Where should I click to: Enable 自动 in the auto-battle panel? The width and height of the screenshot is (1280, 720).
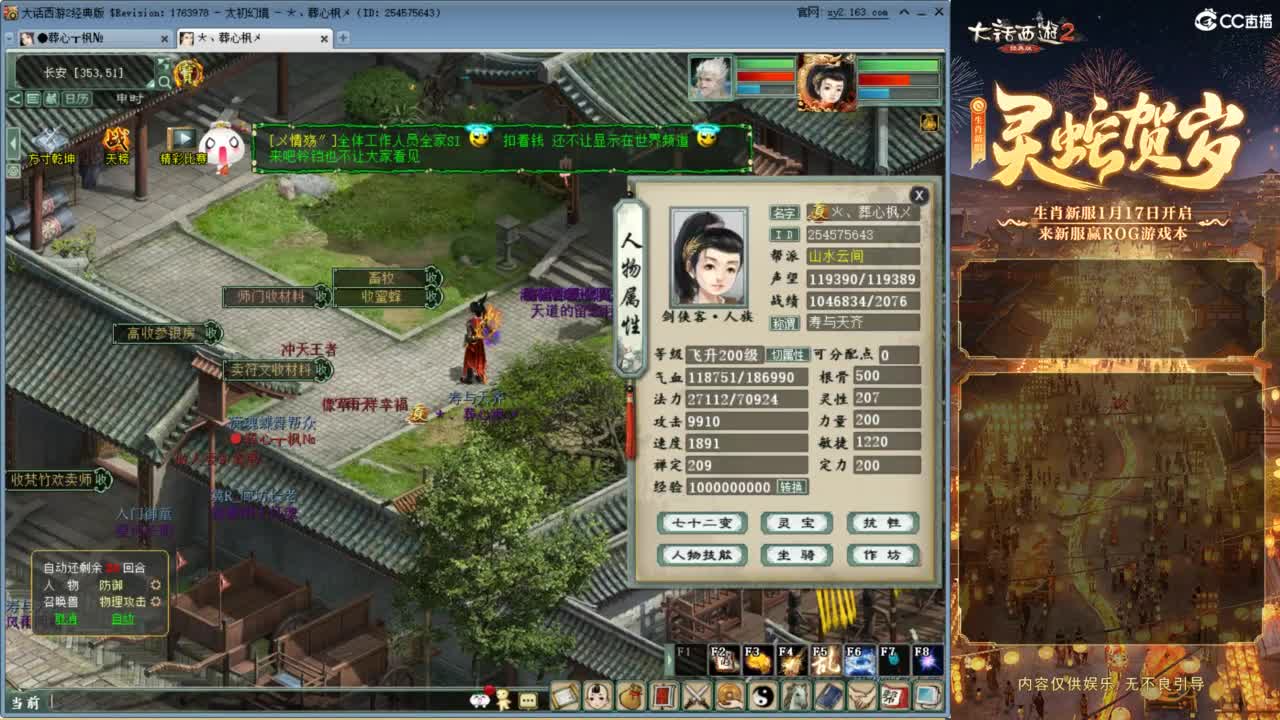[x=126, y=620]
